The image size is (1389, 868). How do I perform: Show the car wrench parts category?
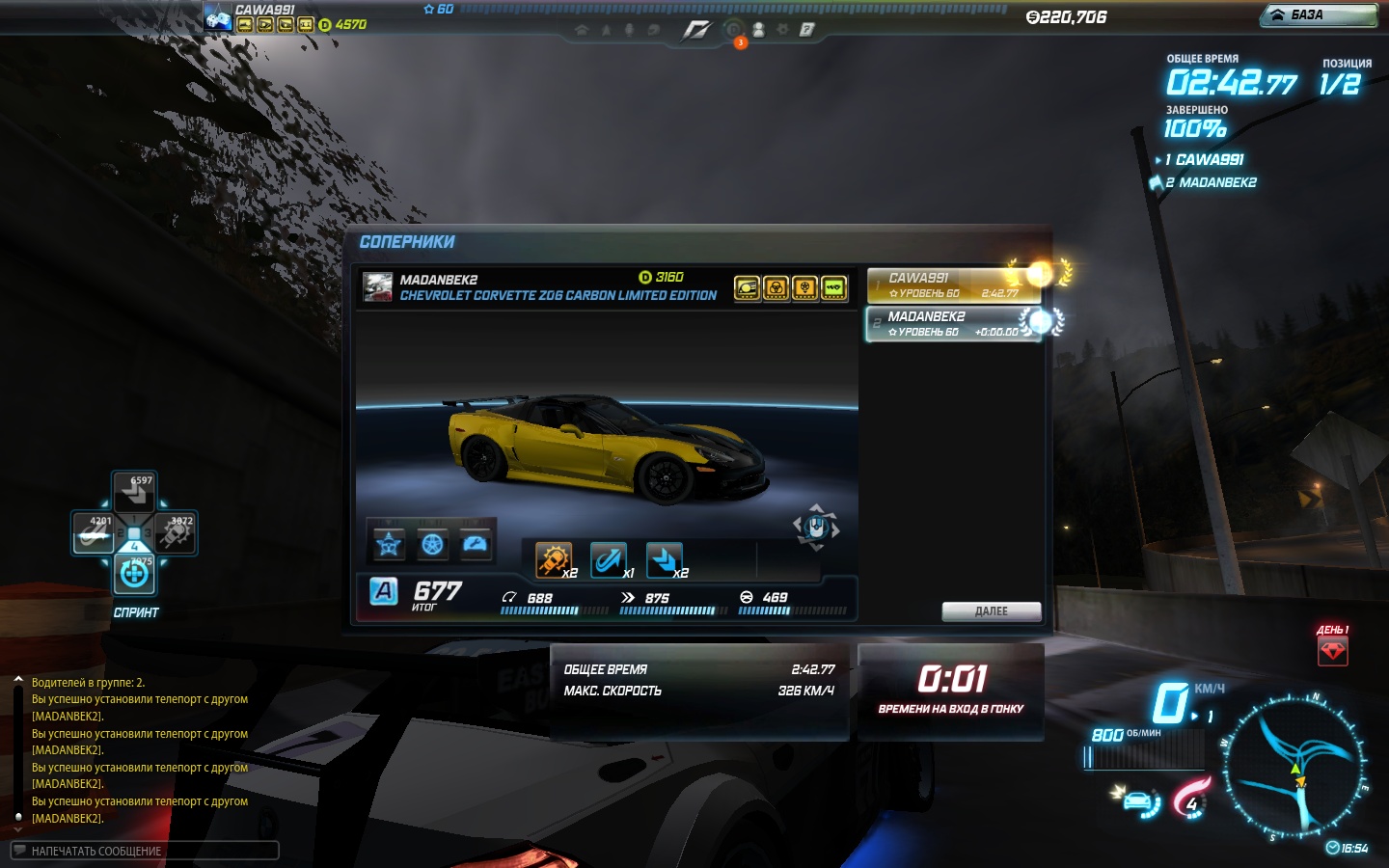pyautogui.click(x=477, y=545)
